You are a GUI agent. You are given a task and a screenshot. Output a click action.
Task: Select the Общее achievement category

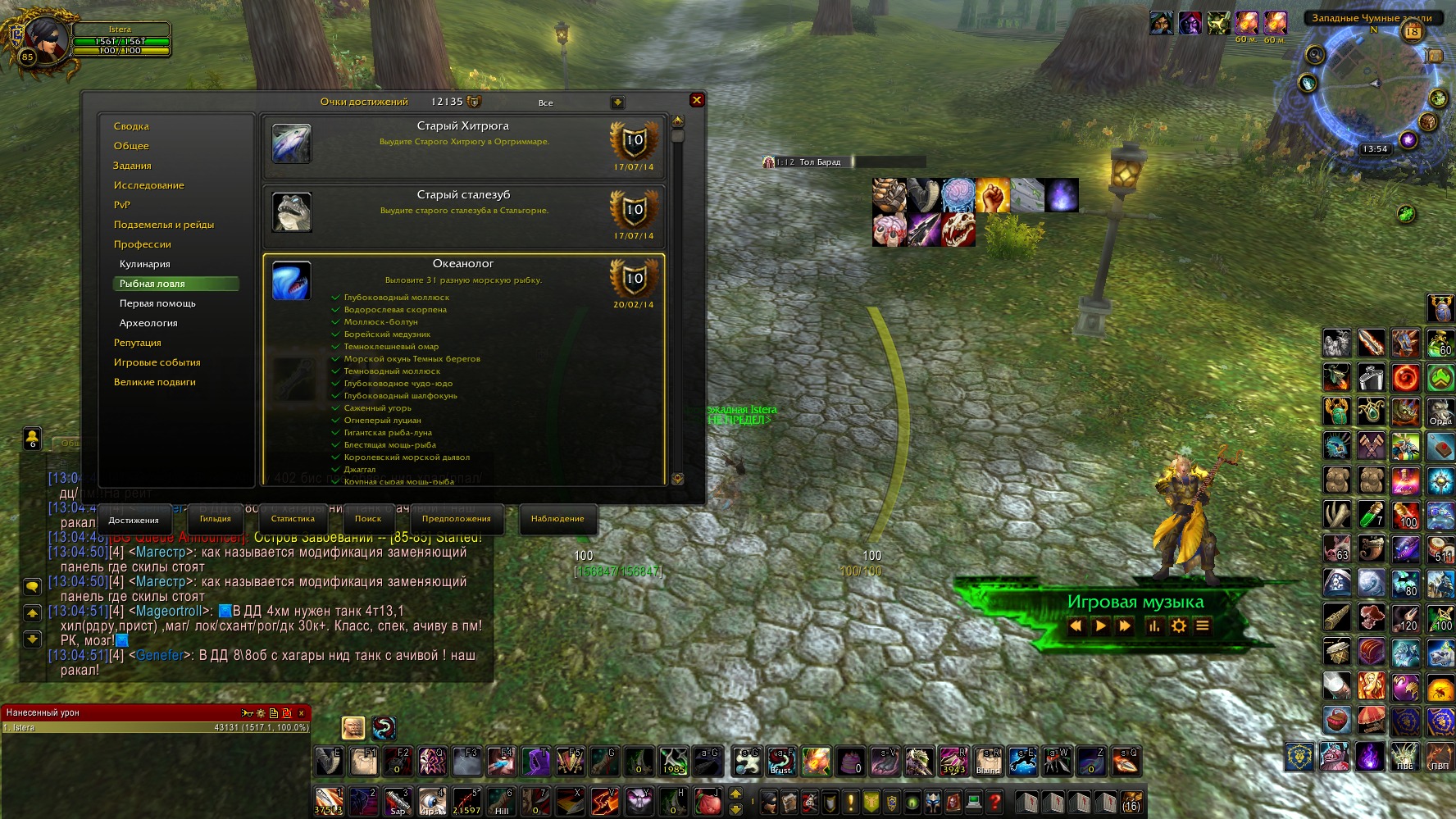[x=131, y=146]
